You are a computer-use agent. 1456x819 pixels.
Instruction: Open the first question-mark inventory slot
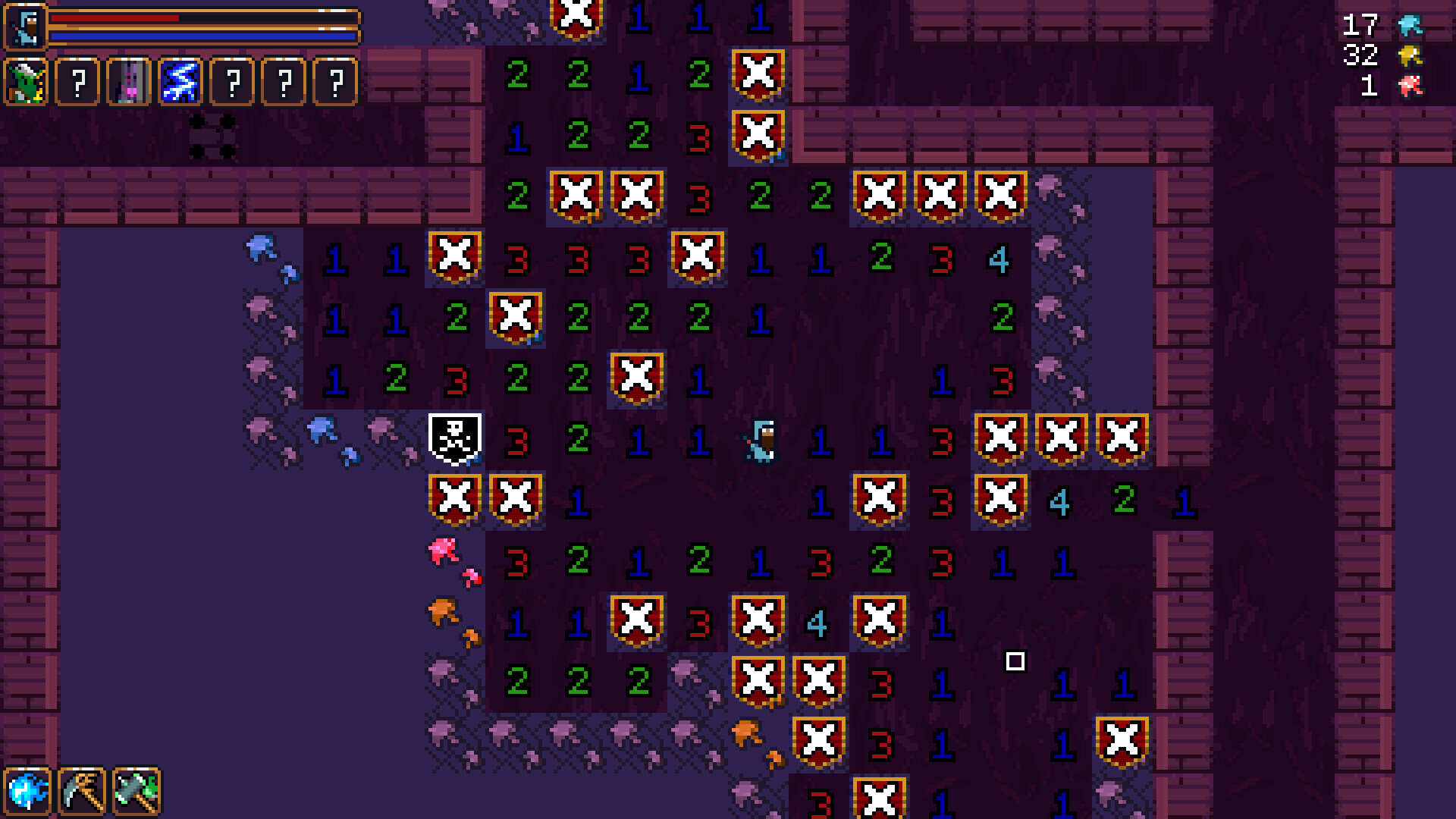click(79, 82)
